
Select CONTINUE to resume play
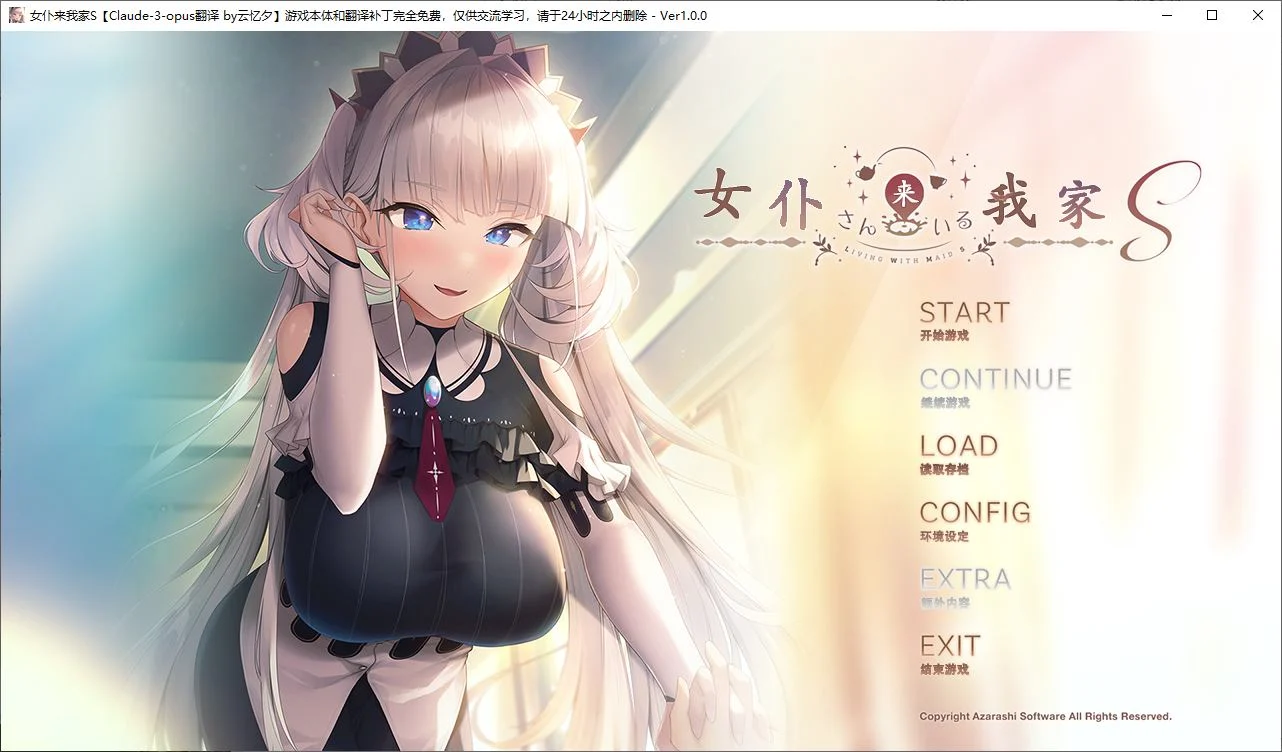click(x=997, y=379)
